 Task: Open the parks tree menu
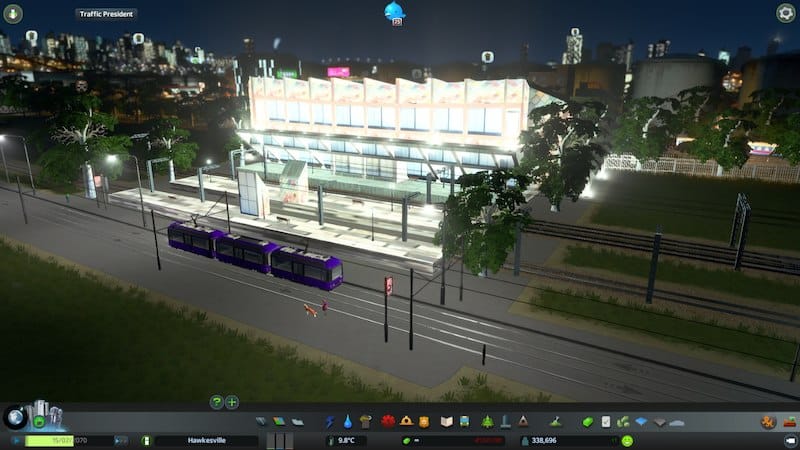pos(487,422)
